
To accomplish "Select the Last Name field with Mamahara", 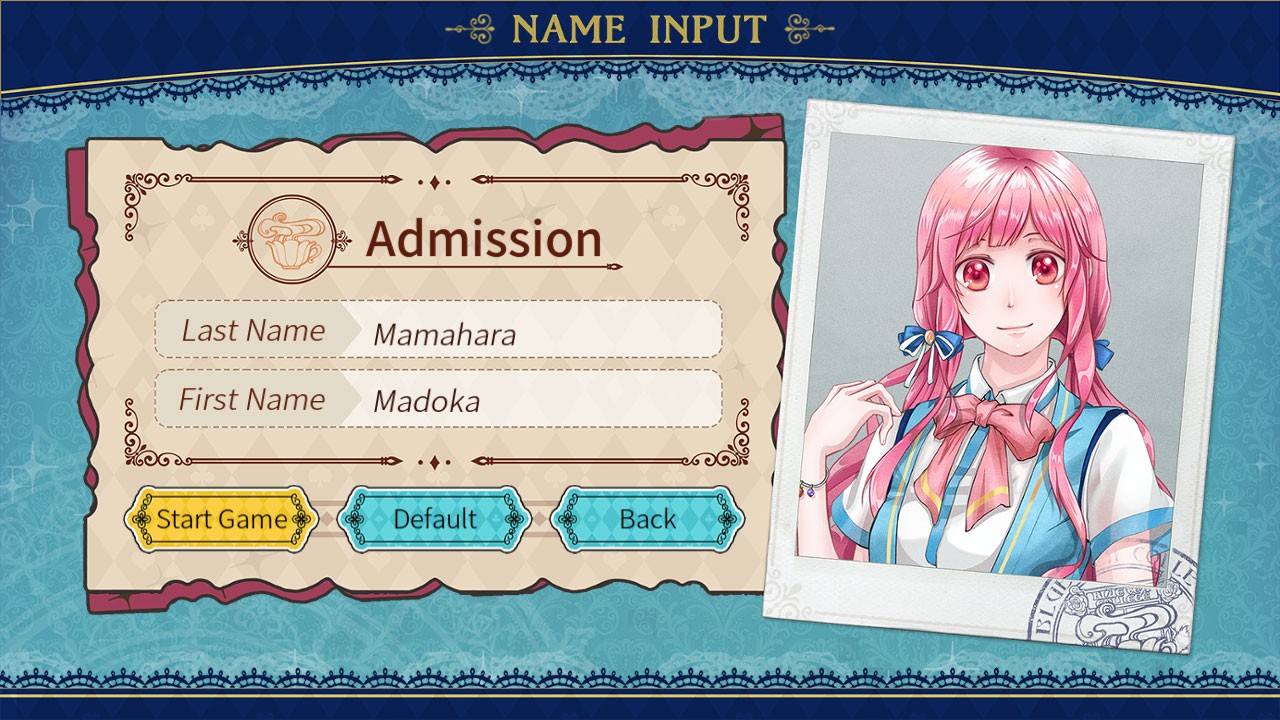I will tap(530, 331).
